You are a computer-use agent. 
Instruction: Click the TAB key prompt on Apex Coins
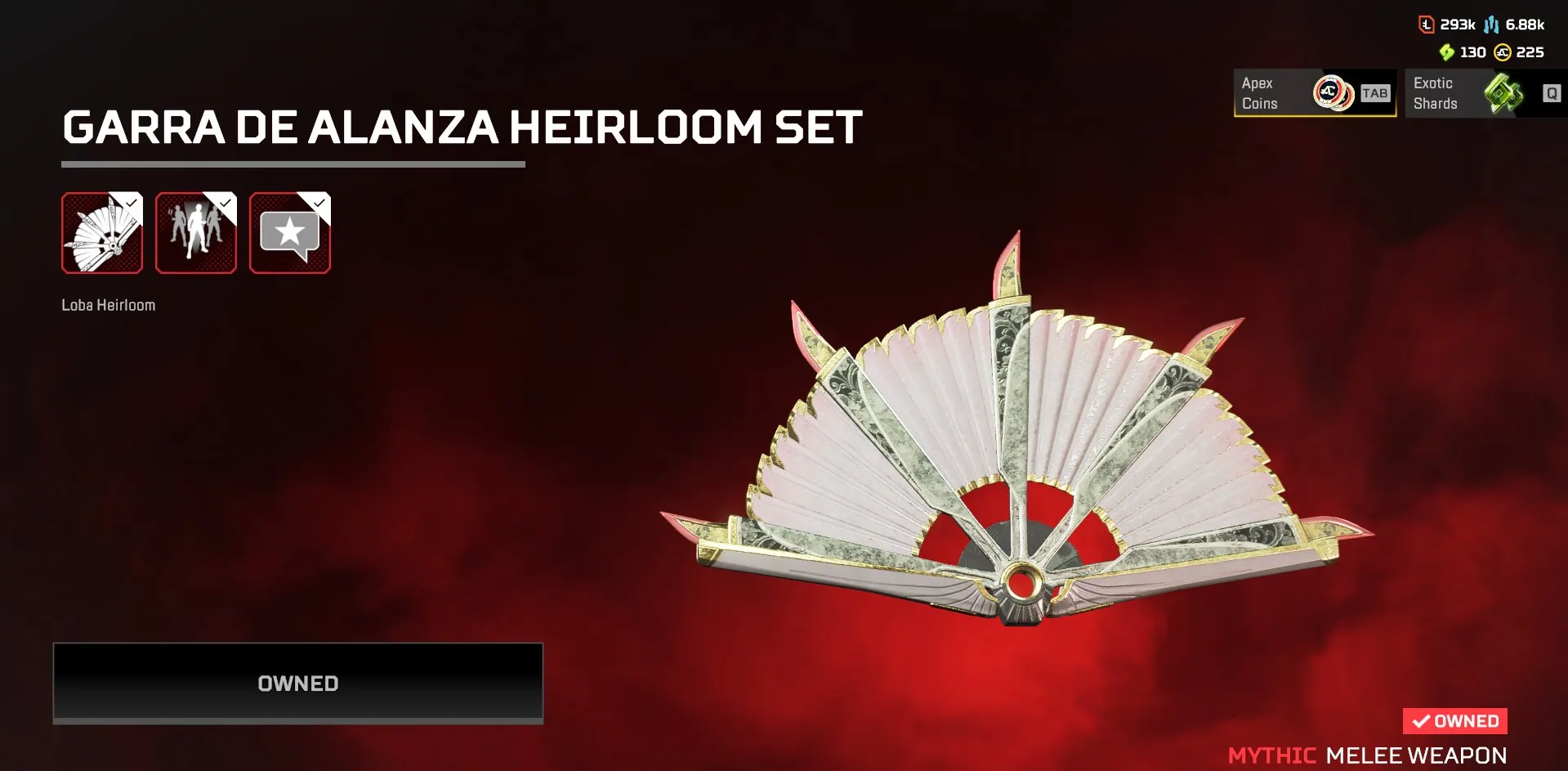[1375, 92]
